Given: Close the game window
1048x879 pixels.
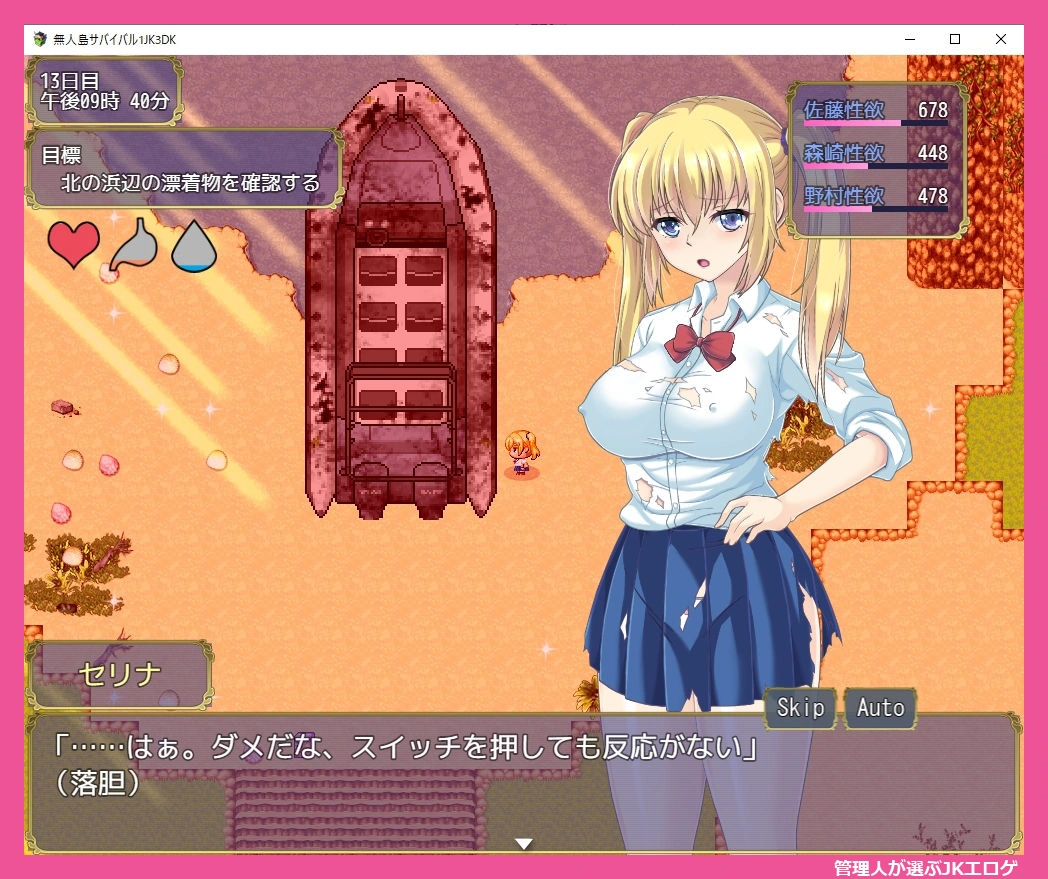Looking at the screenshot, I should 1001,39.
